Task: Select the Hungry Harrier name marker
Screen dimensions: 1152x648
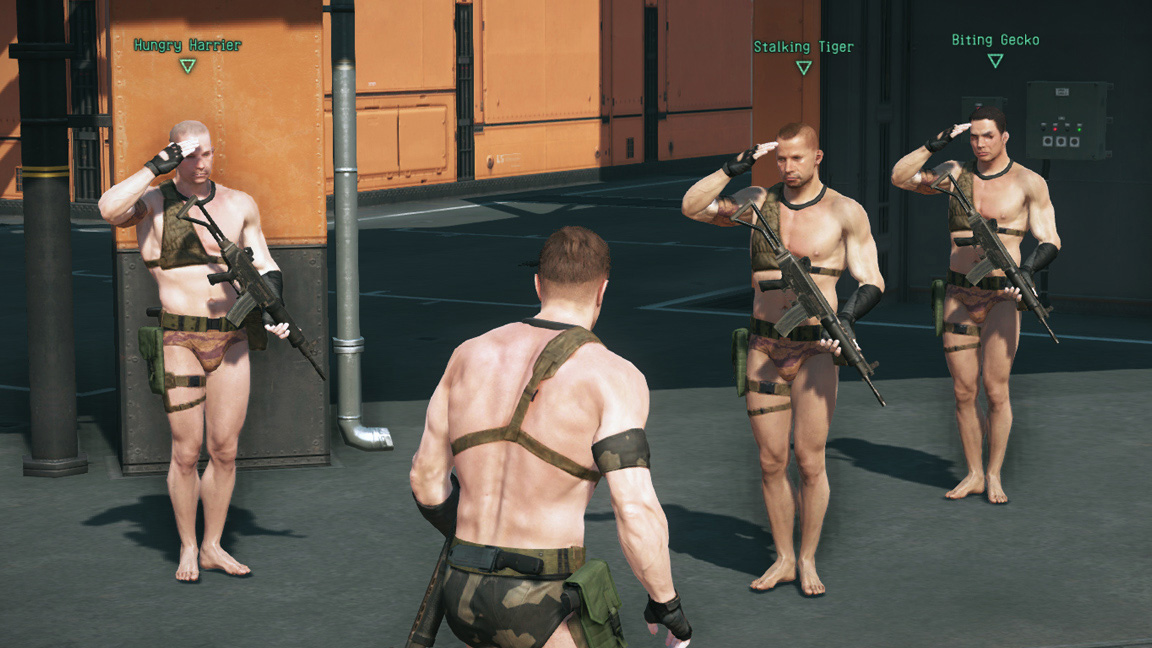Action: pos(187,46)
